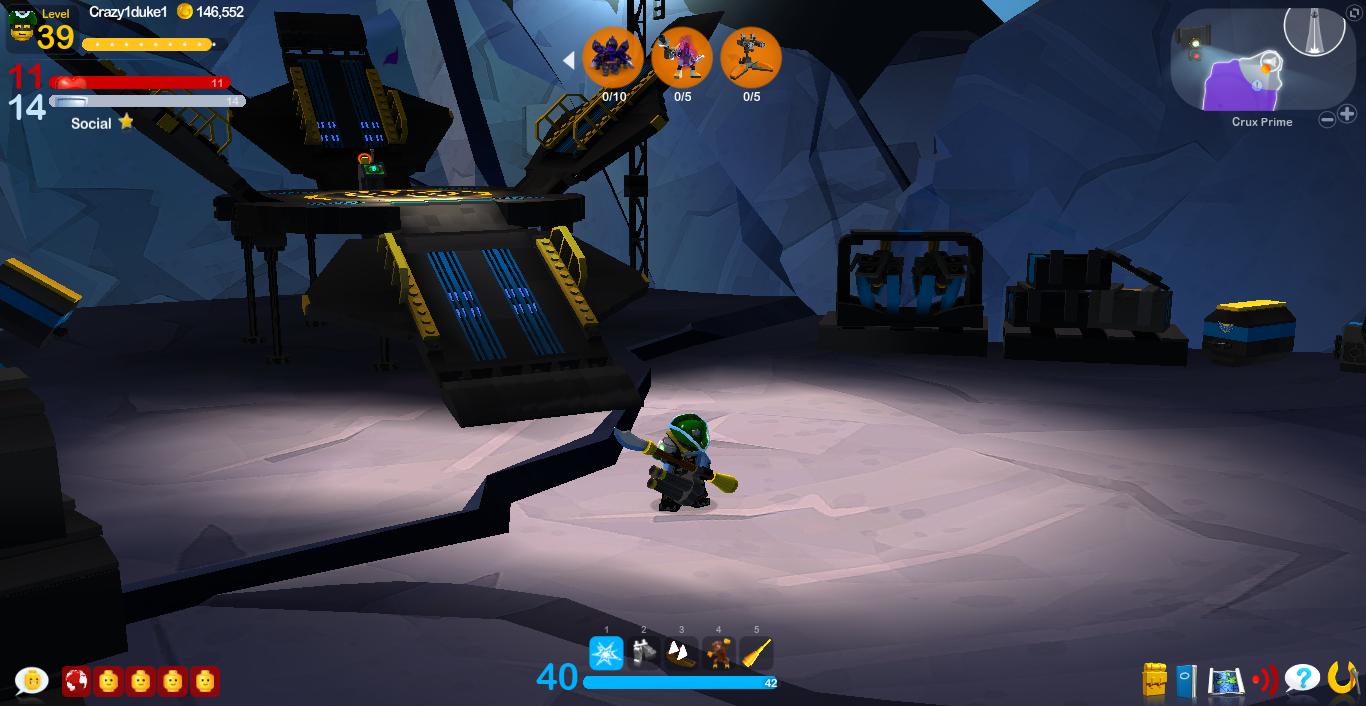The height and width of the screenshot is (706, 1366).
Task: Open the world map scroll
Action: tap(1225, 681)
